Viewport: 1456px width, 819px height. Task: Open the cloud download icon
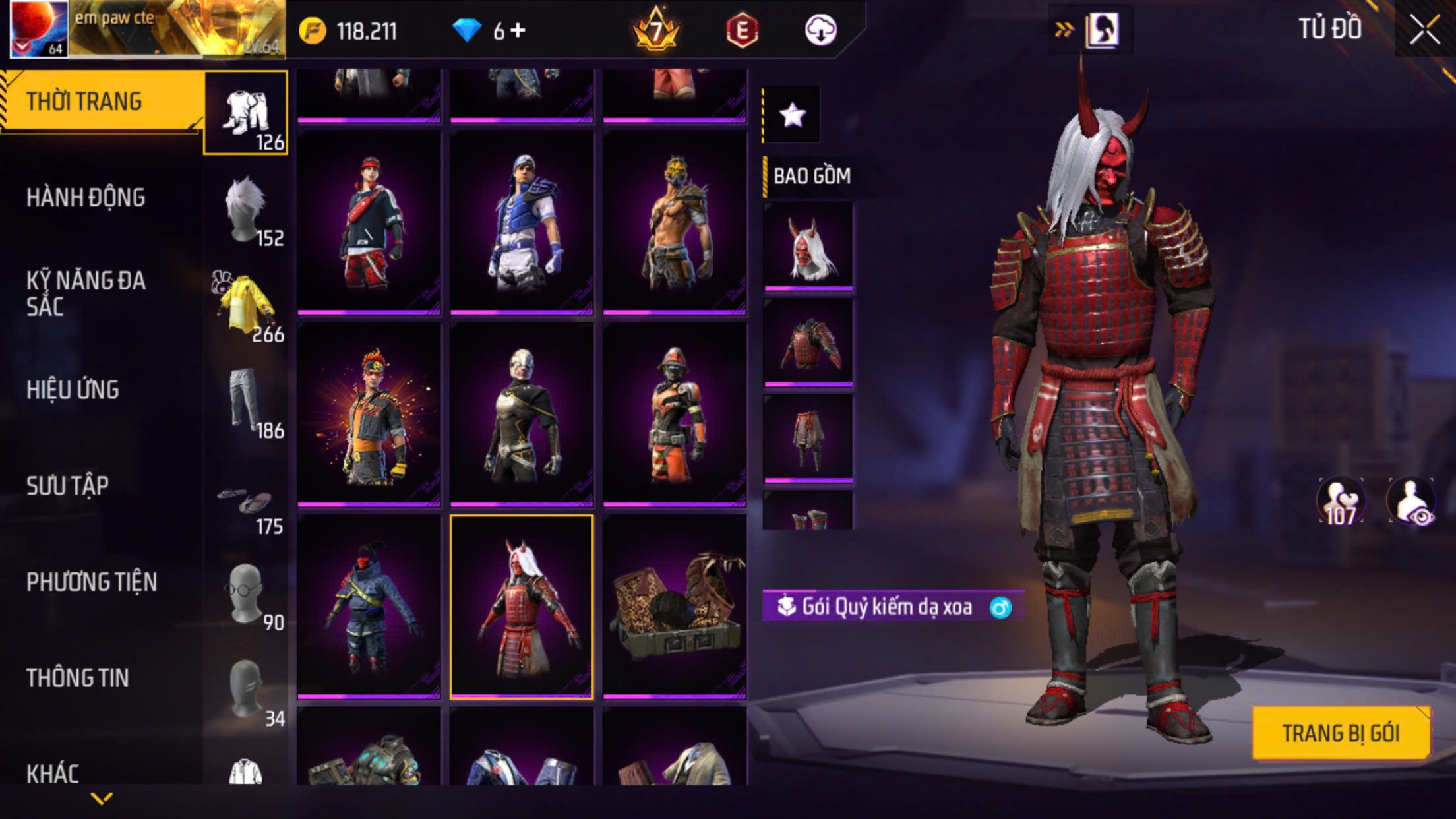tap(821, 30)
